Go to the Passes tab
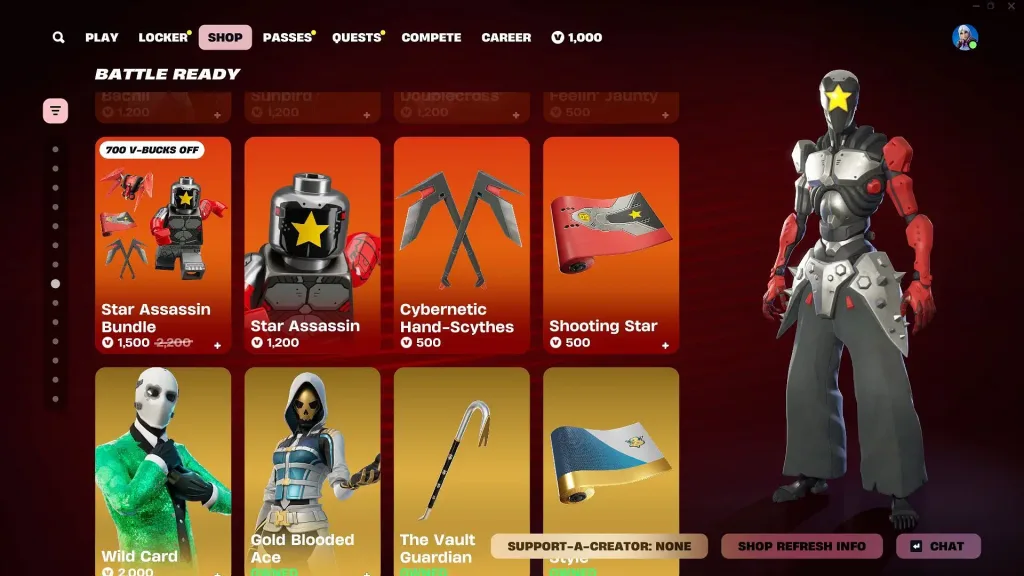This screenshot has height=576, width=1024. coord(287,38)
